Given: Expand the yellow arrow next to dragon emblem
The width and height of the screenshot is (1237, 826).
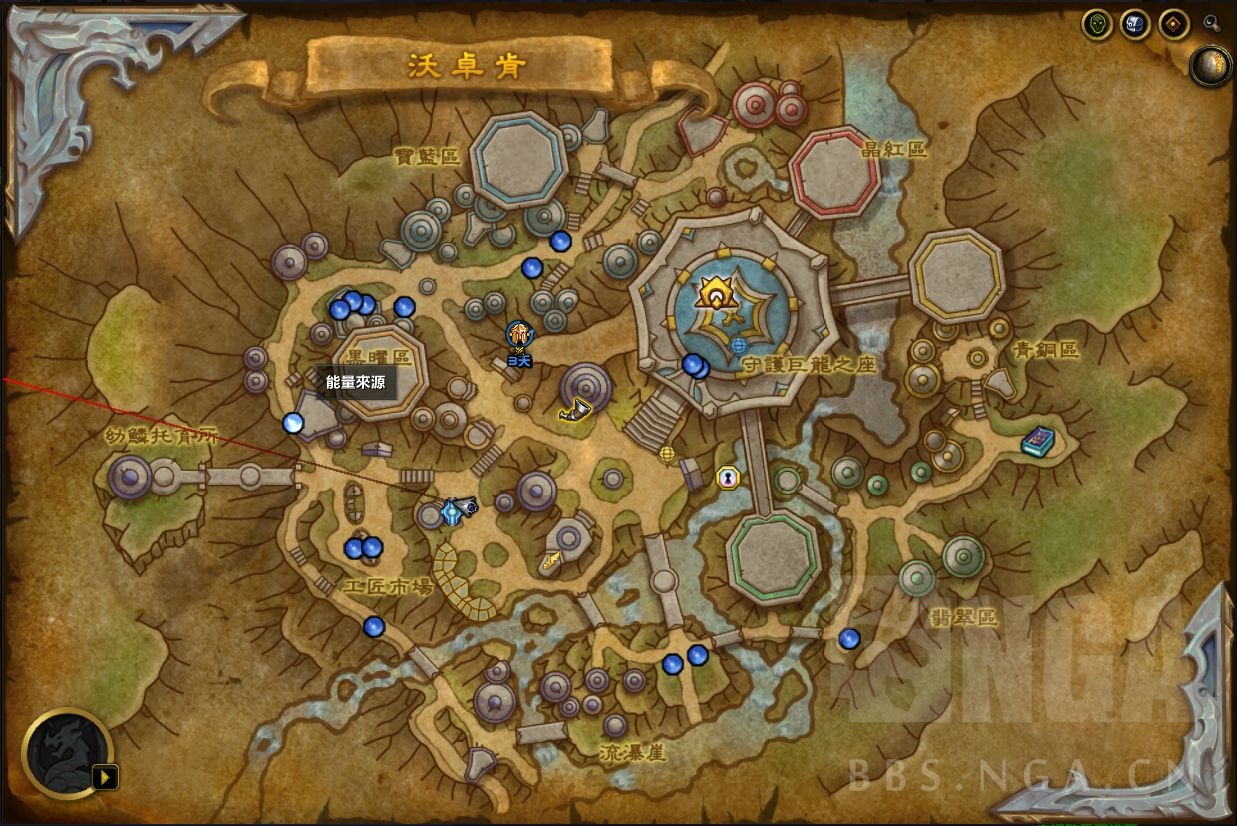Looking at the screenshot, I should (x=104, y=776).
